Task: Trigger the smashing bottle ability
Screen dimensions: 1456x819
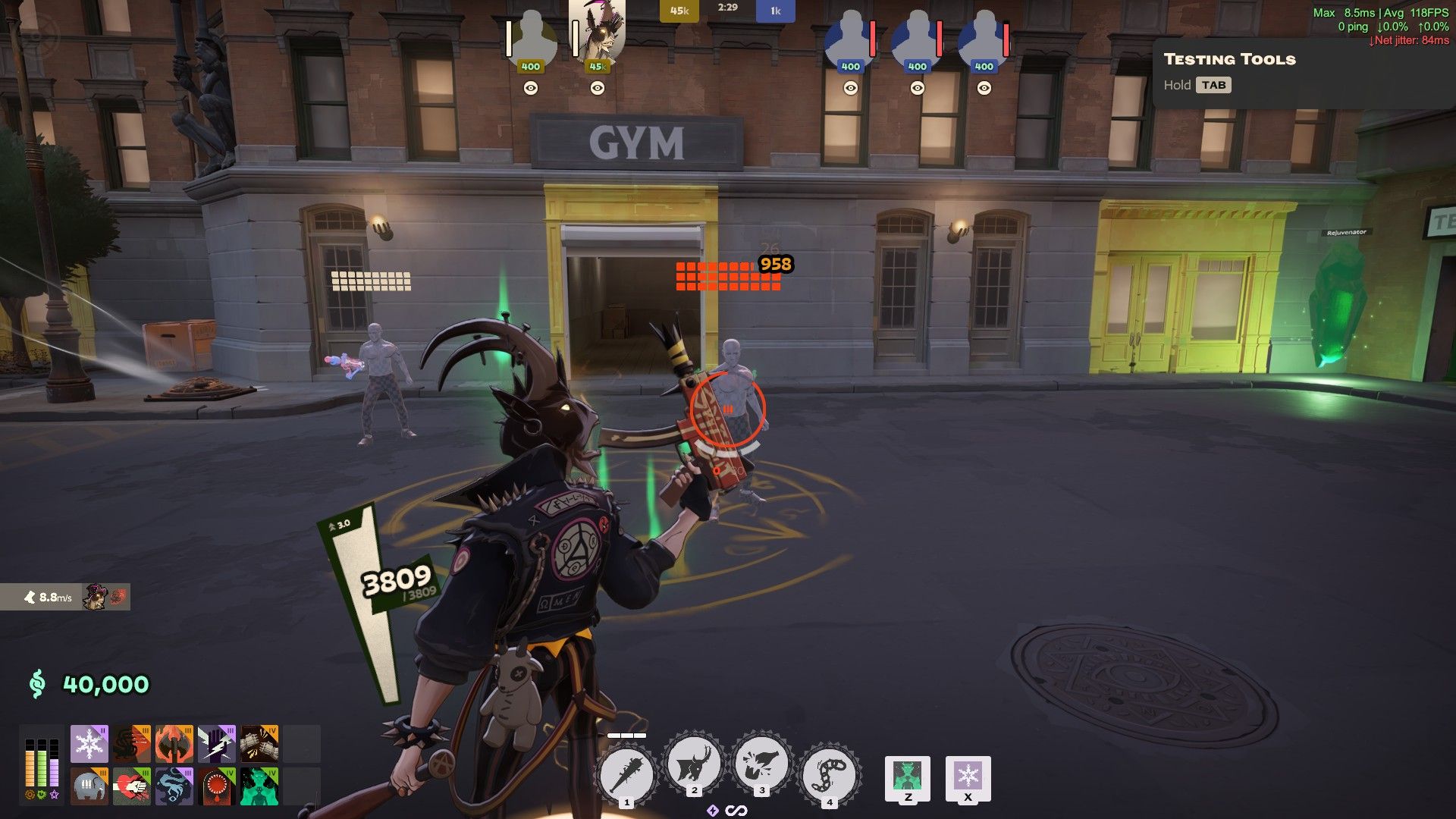Action: tap(761, 766)
